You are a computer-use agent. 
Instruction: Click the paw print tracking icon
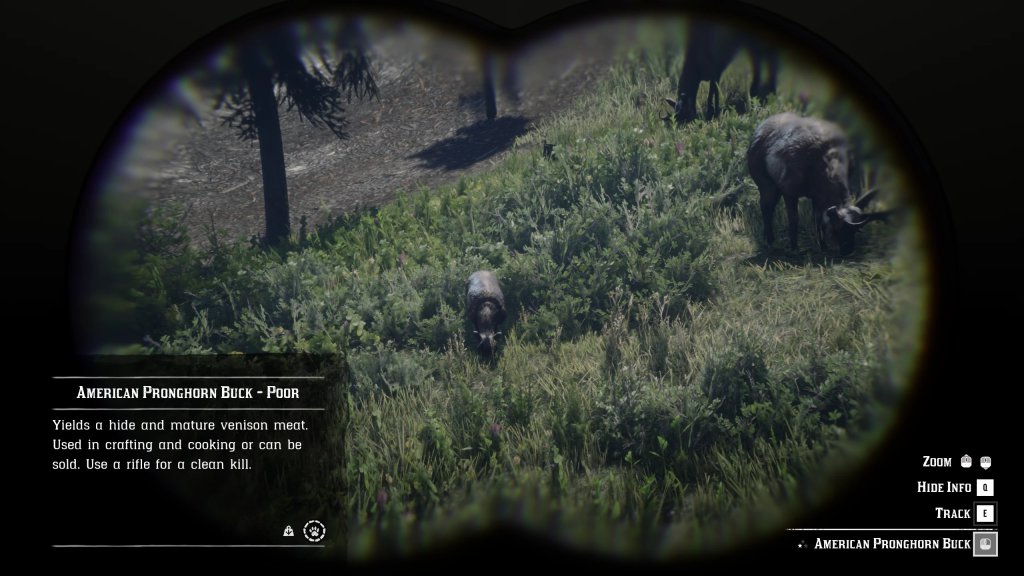click(315, 531)
